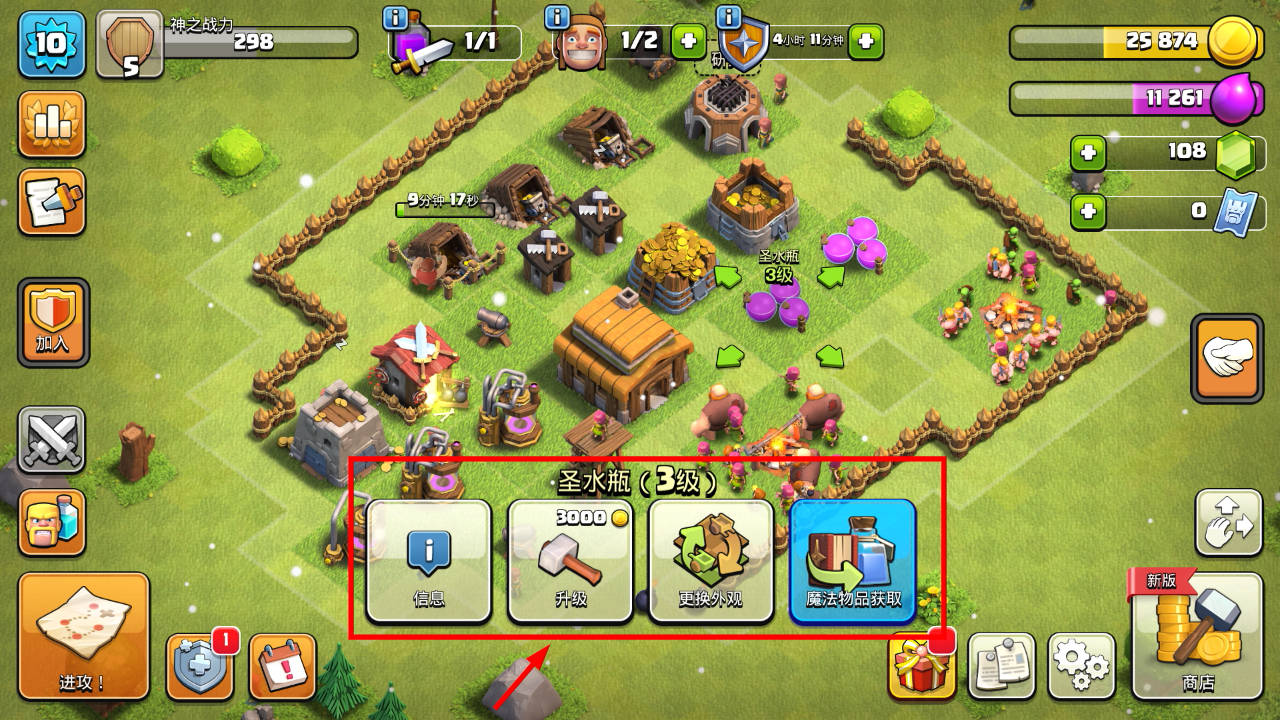Select the 魔法物品获取 magic items button

click(853, 561)
